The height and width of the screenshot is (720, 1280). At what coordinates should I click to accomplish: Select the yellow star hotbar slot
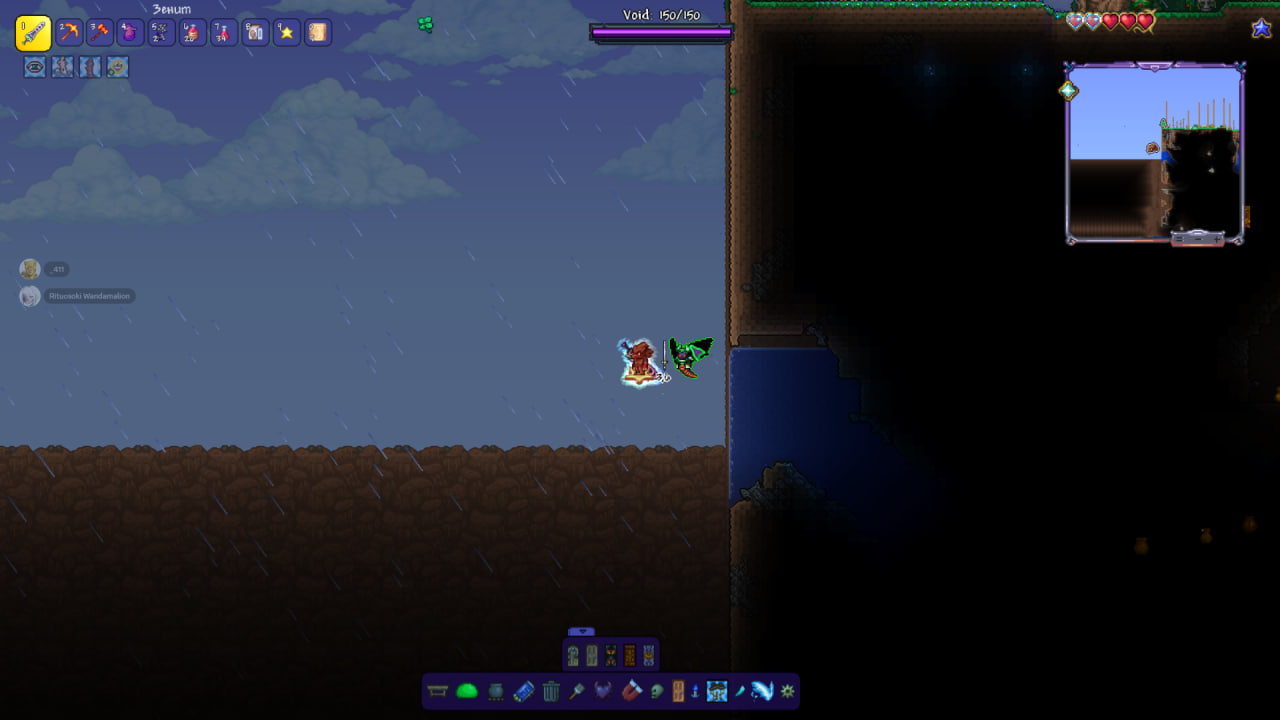287,33
